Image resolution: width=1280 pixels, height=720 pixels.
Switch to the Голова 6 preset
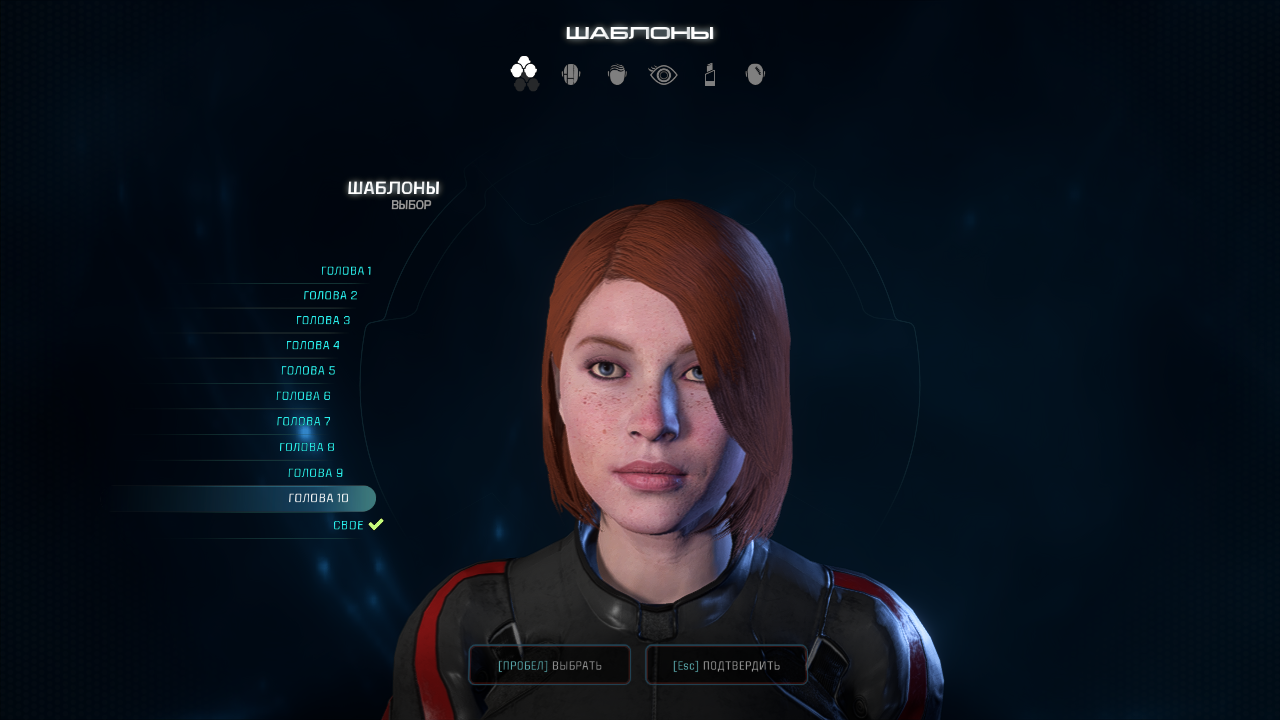[303, 396]
